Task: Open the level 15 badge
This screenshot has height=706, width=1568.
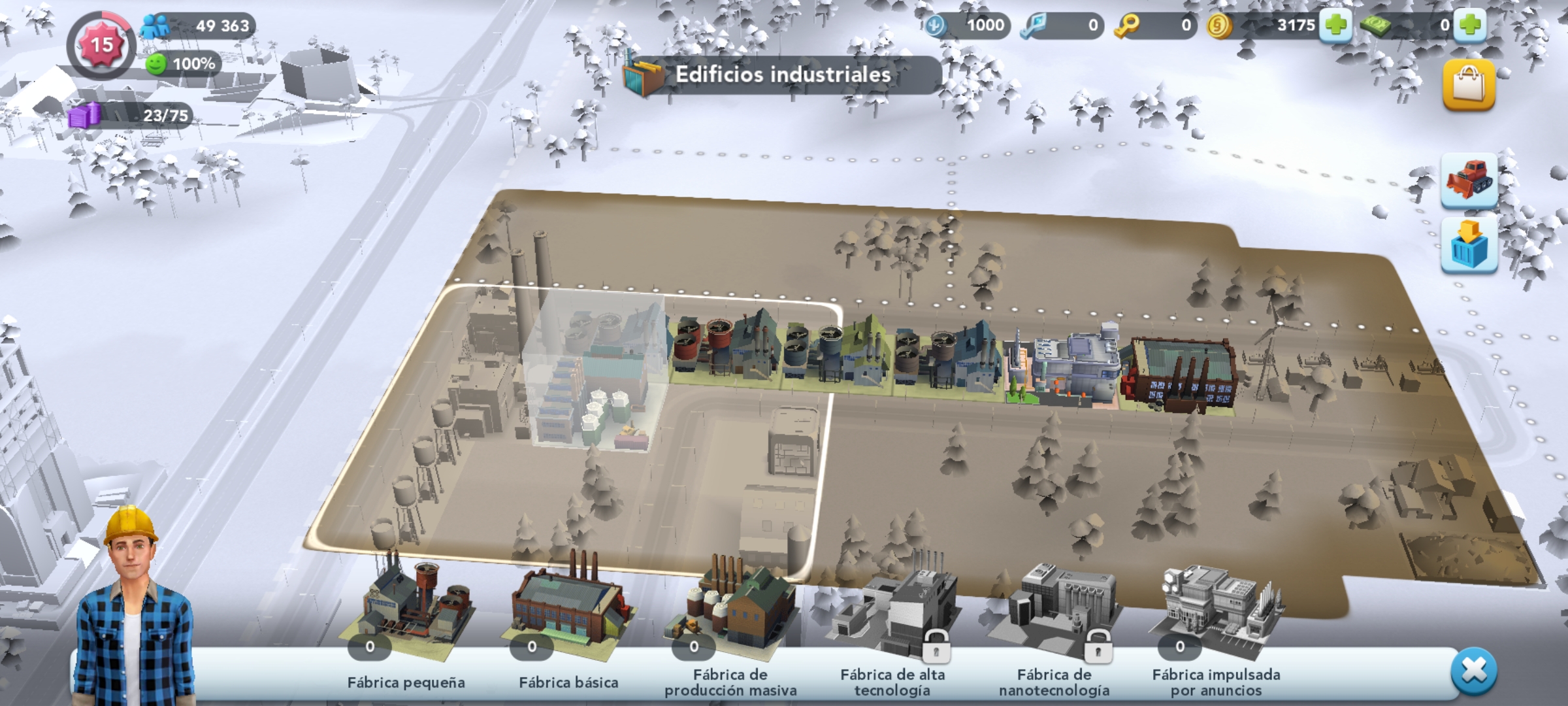Action: 101,45
